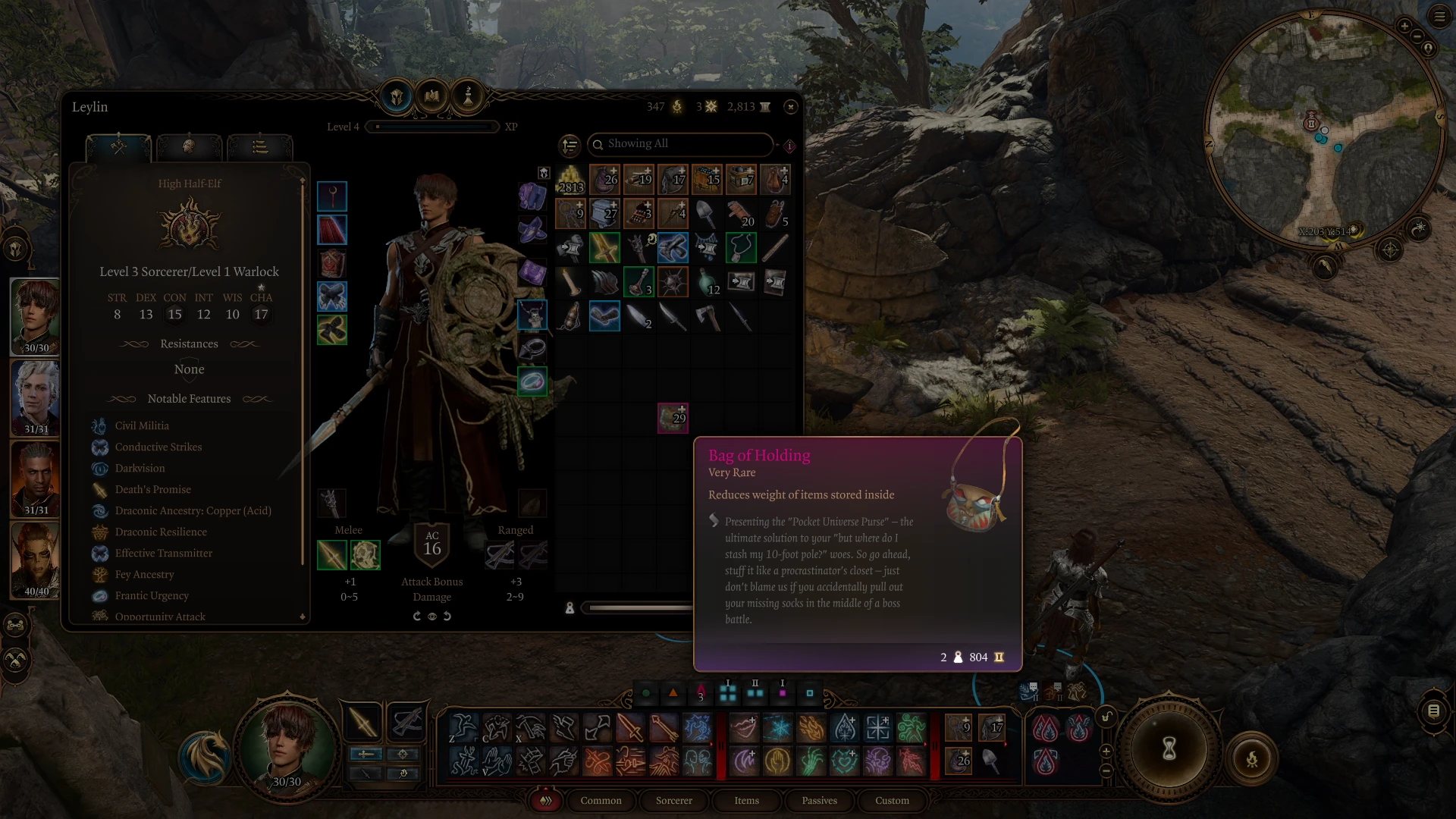Switch to the Custom hotbar tab

tap(892, 801)
